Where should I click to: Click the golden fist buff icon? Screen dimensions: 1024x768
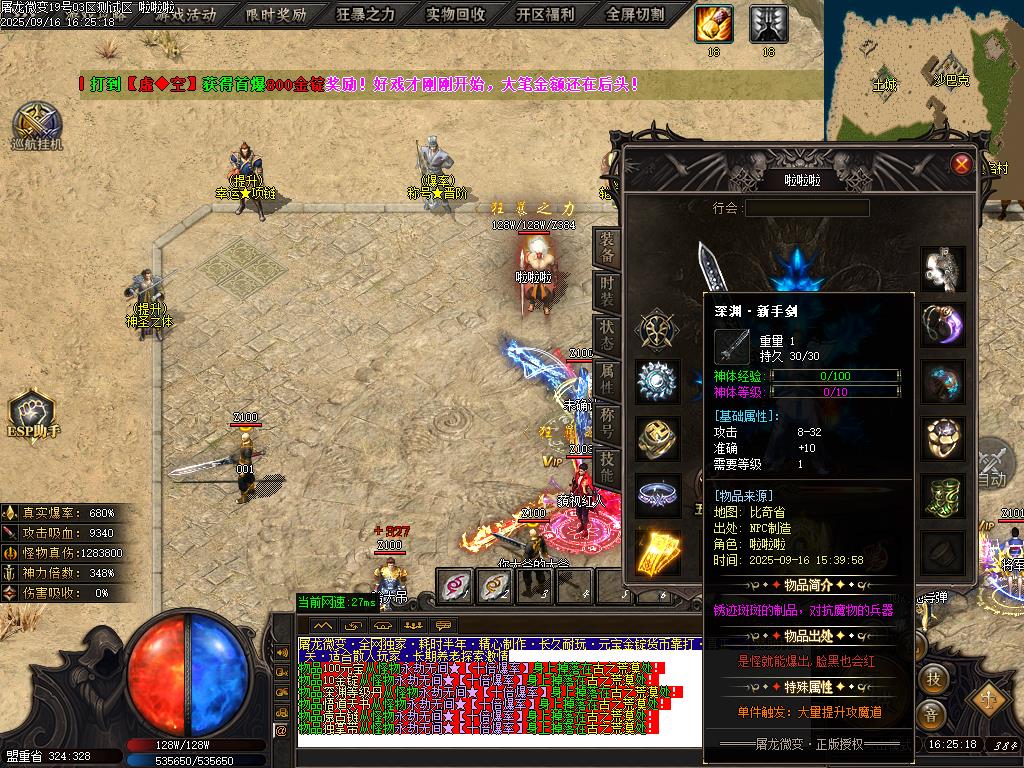pos(714,24)
